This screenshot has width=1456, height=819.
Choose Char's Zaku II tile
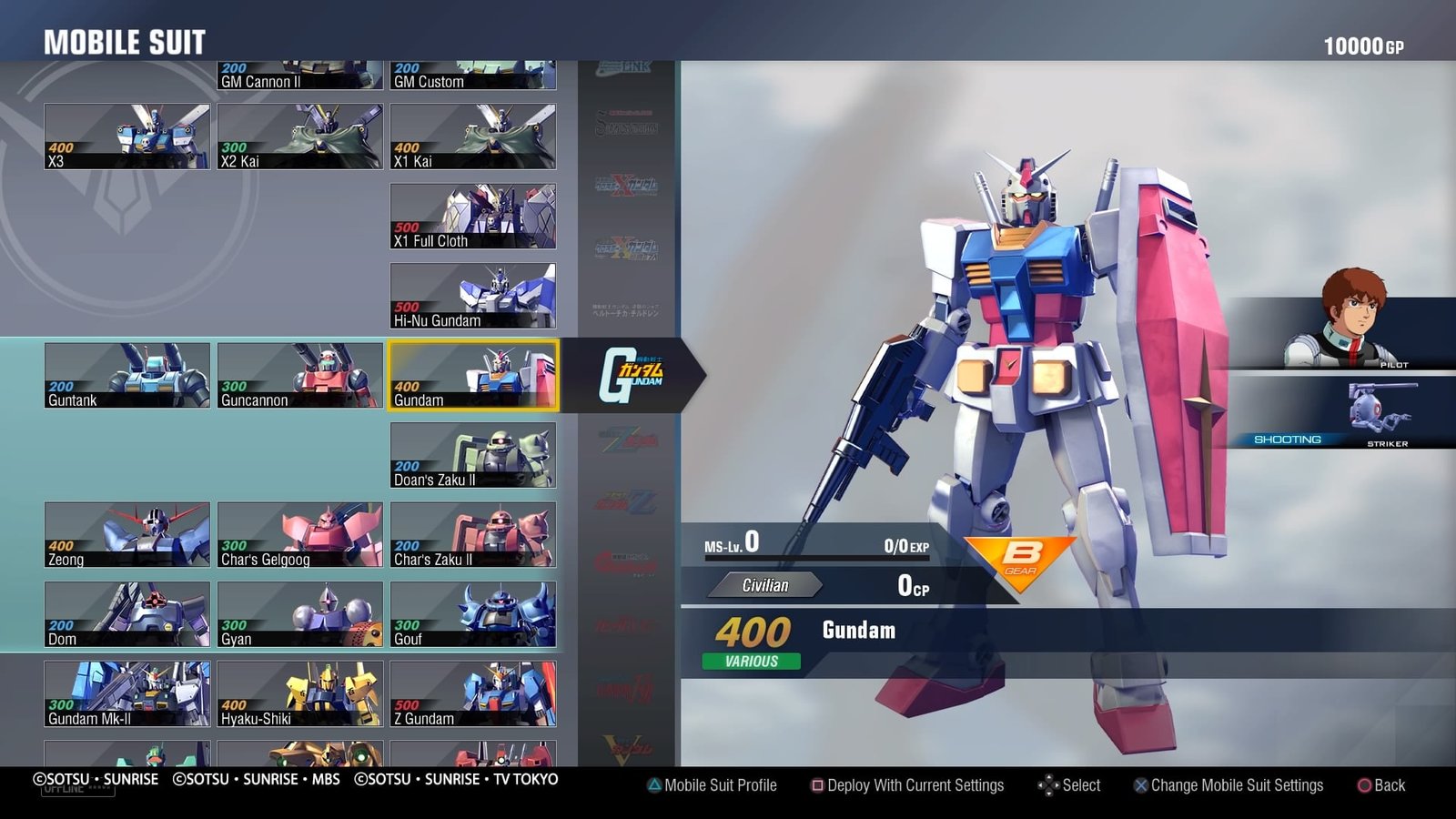[472, 535]
